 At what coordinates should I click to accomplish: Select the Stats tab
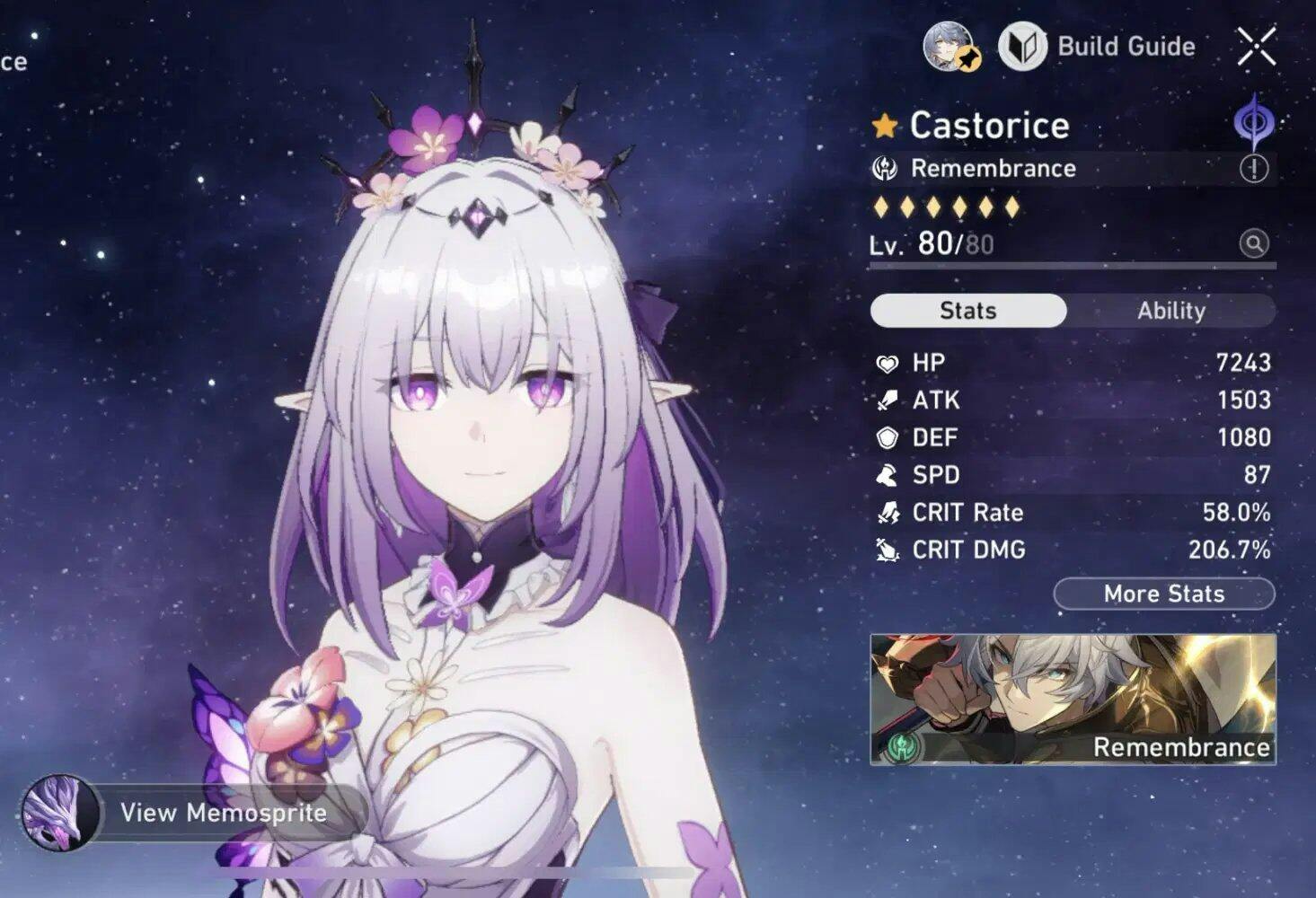(967, 311)
